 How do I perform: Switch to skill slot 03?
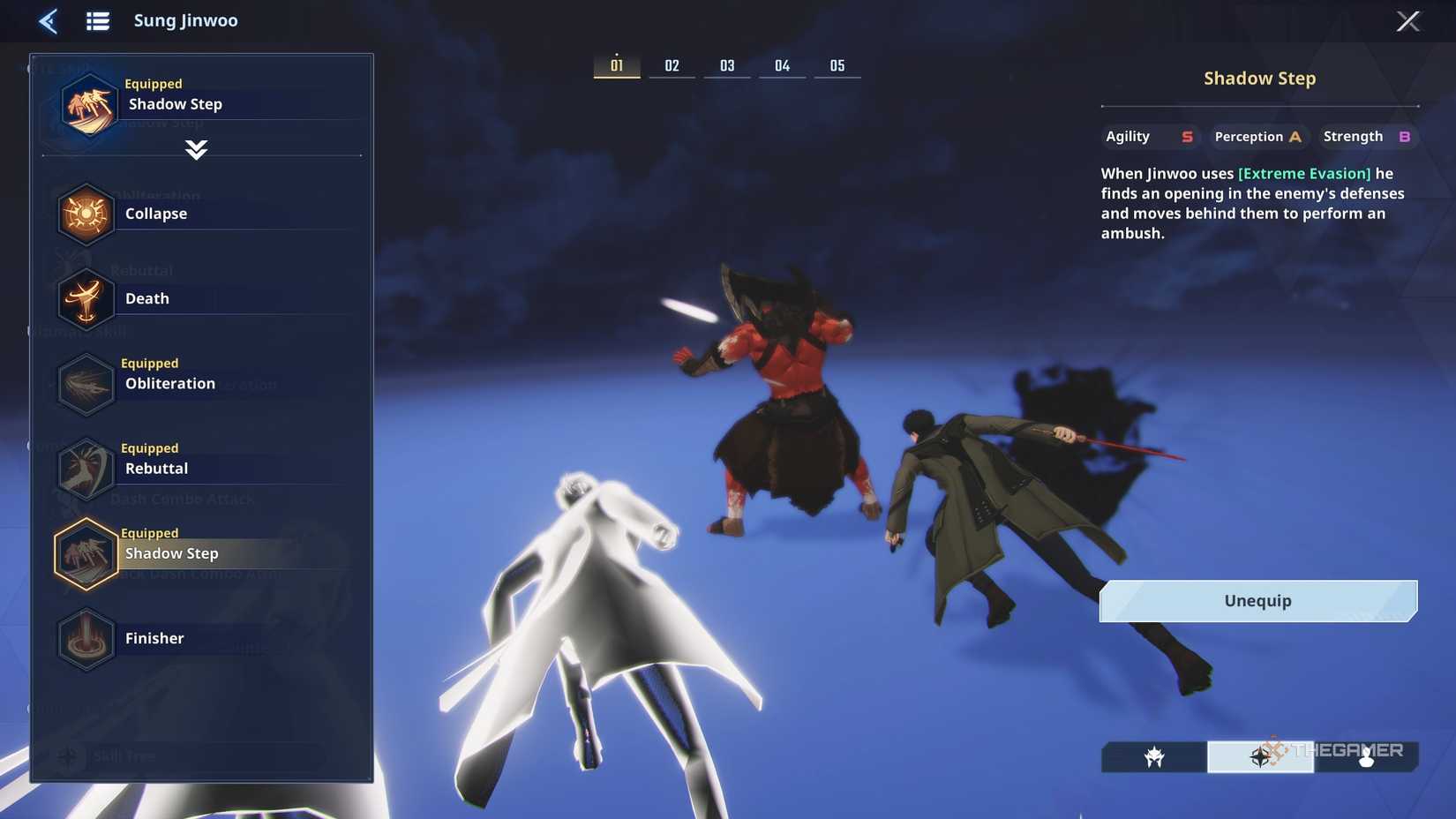(x=727, y=64)
